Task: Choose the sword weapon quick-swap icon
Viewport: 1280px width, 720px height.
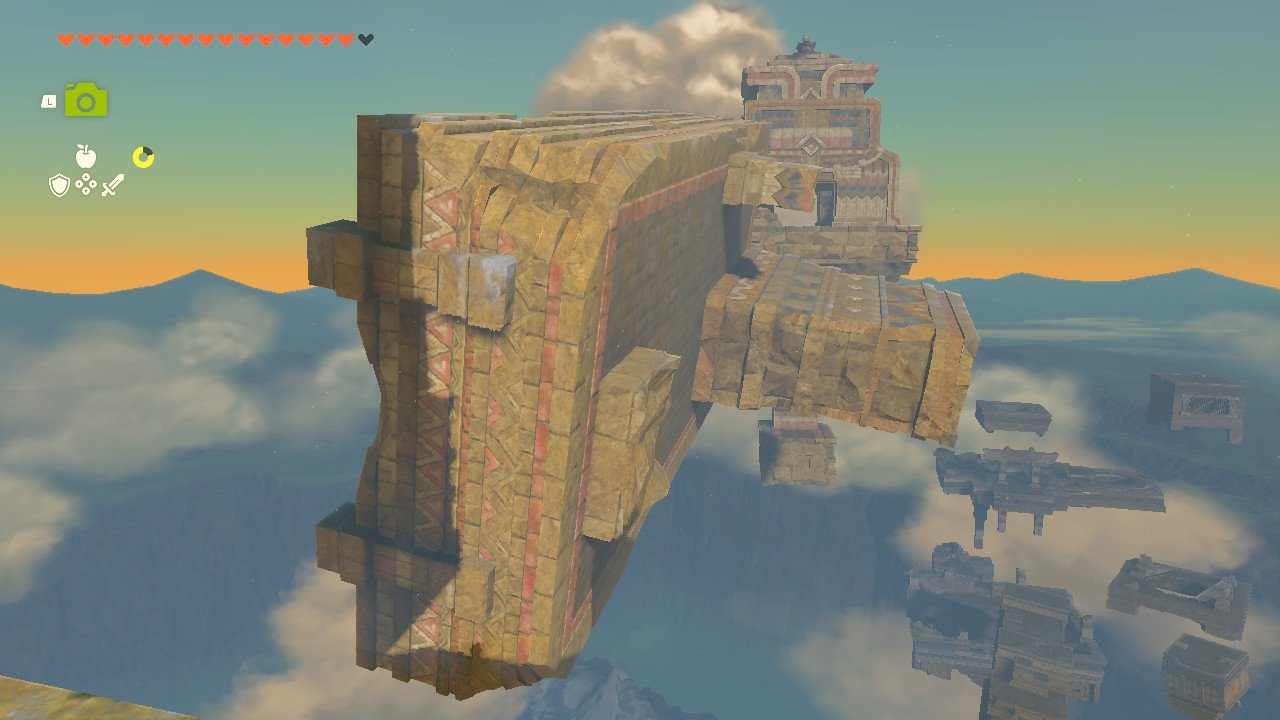Action: (x=112, y=185)
